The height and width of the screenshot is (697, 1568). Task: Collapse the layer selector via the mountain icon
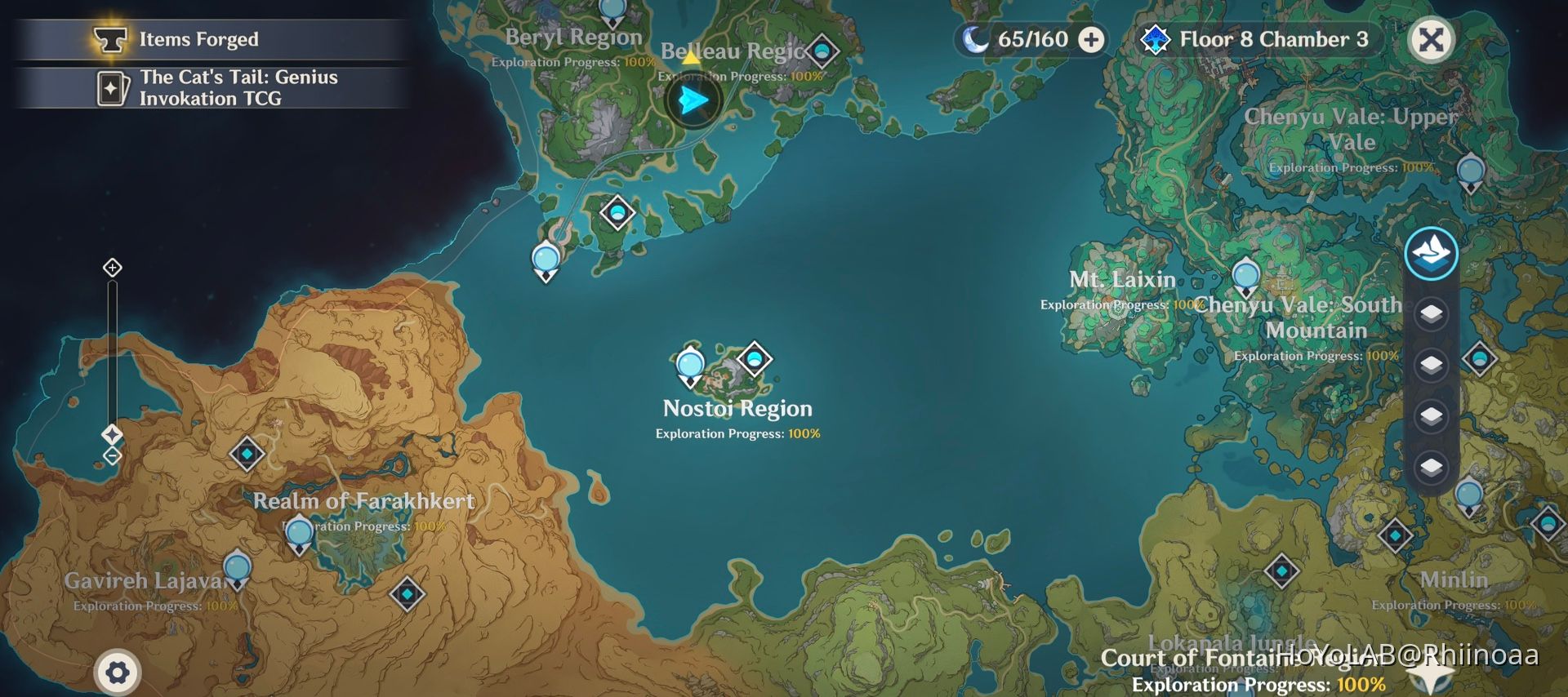[x=1430, y=253]
